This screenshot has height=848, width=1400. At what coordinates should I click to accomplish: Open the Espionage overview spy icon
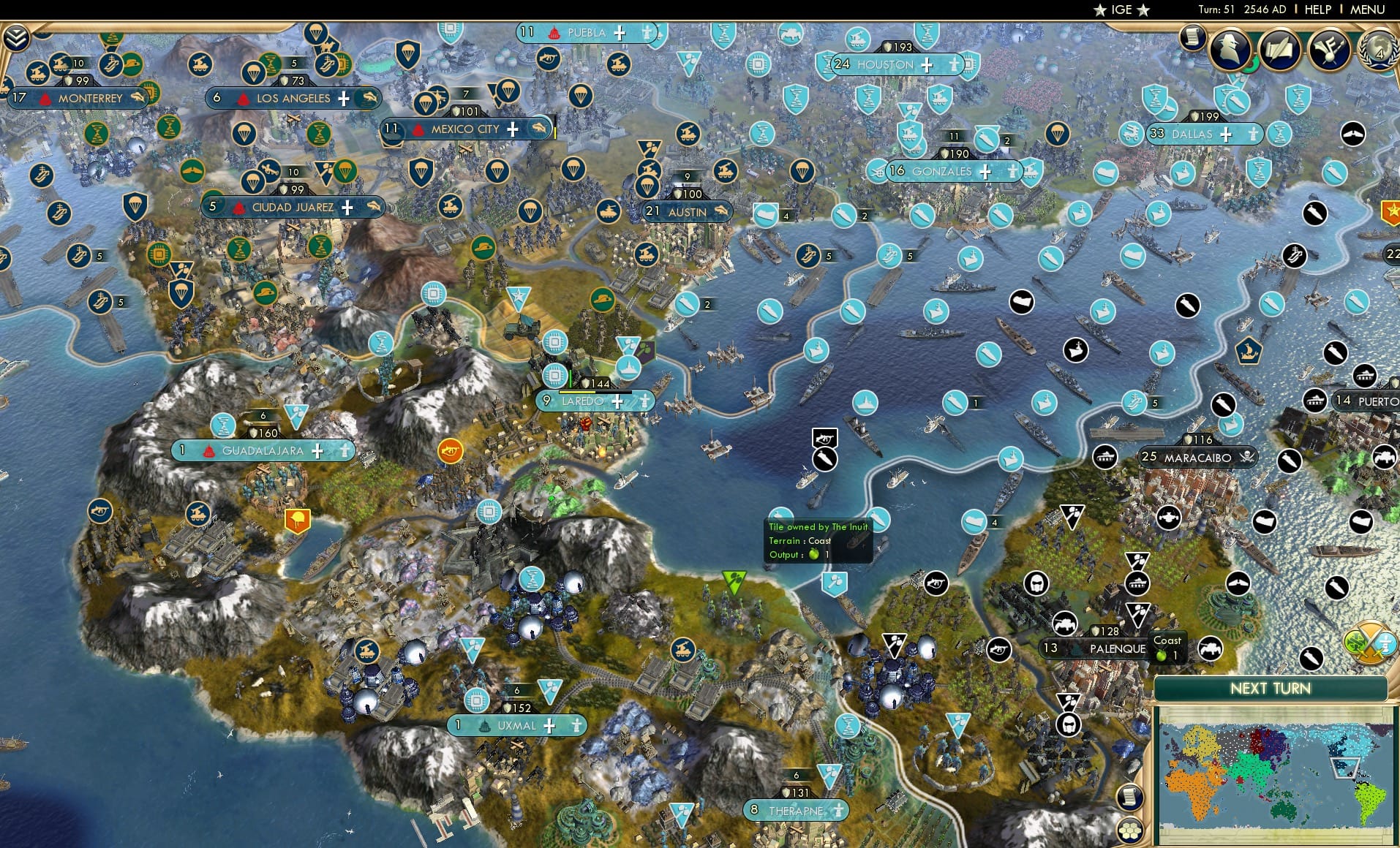coord(1230,48)
